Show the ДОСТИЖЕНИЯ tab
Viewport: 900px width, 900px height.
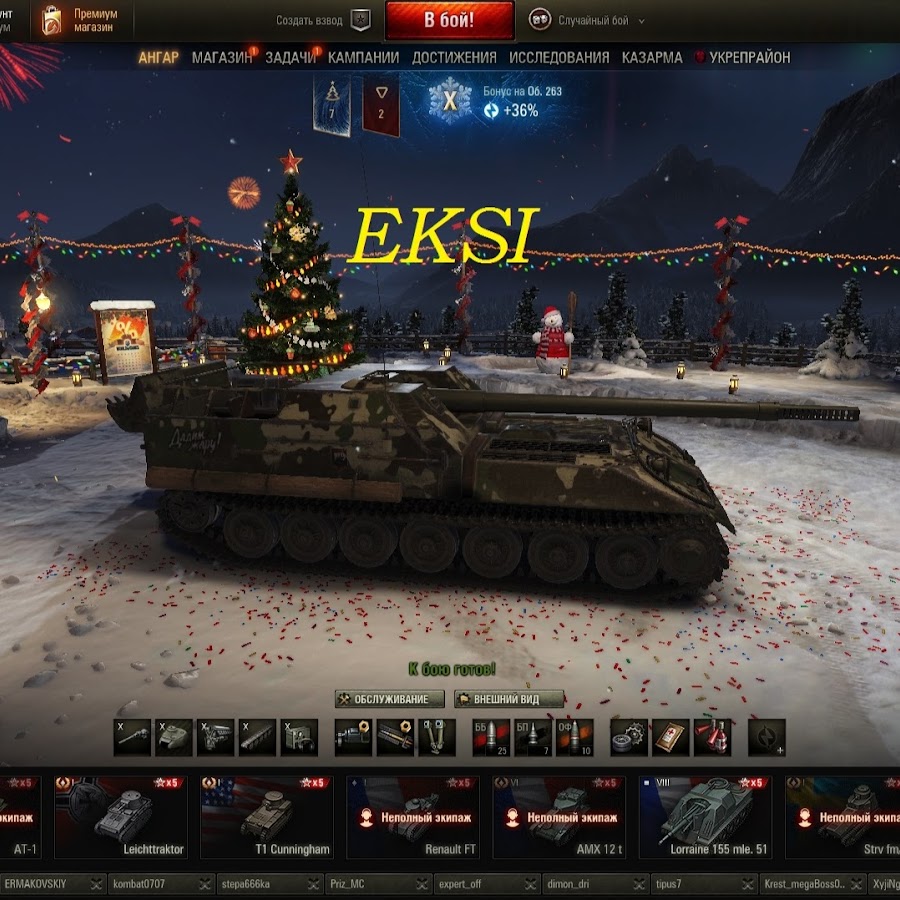(x=454, y=58)
